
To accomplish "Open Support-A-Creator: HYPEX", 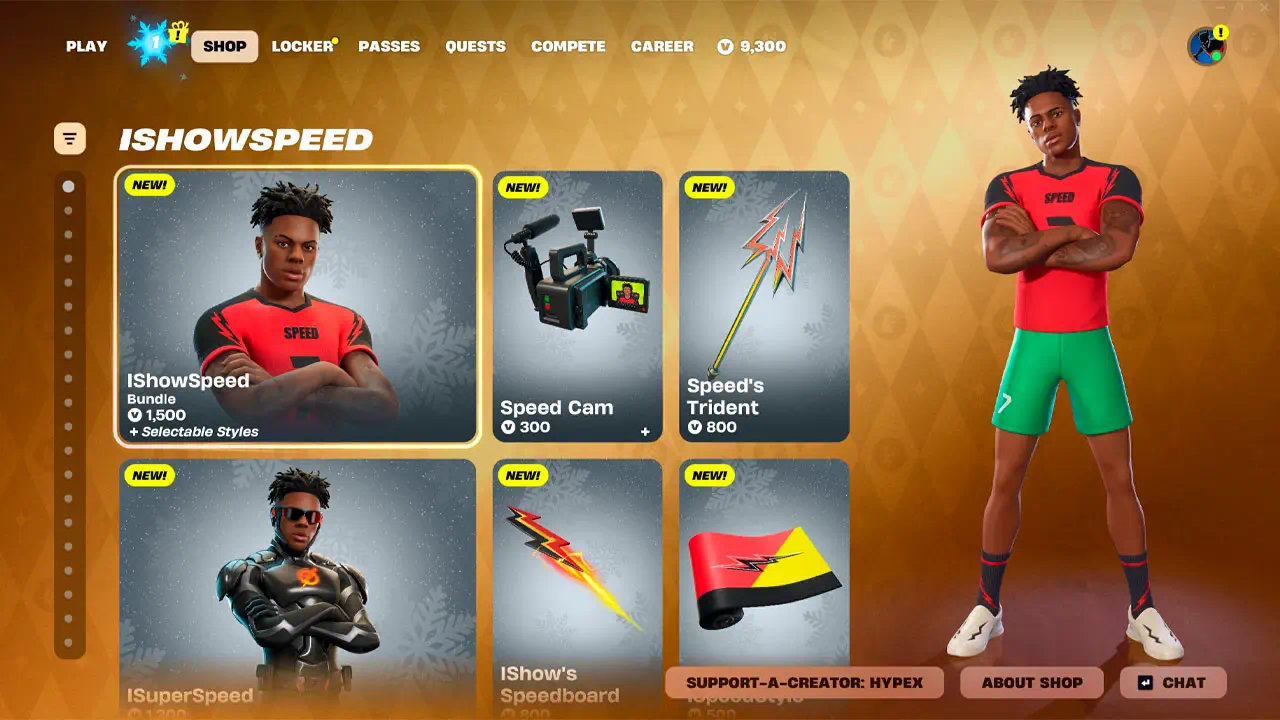I will tap(804, 683).
